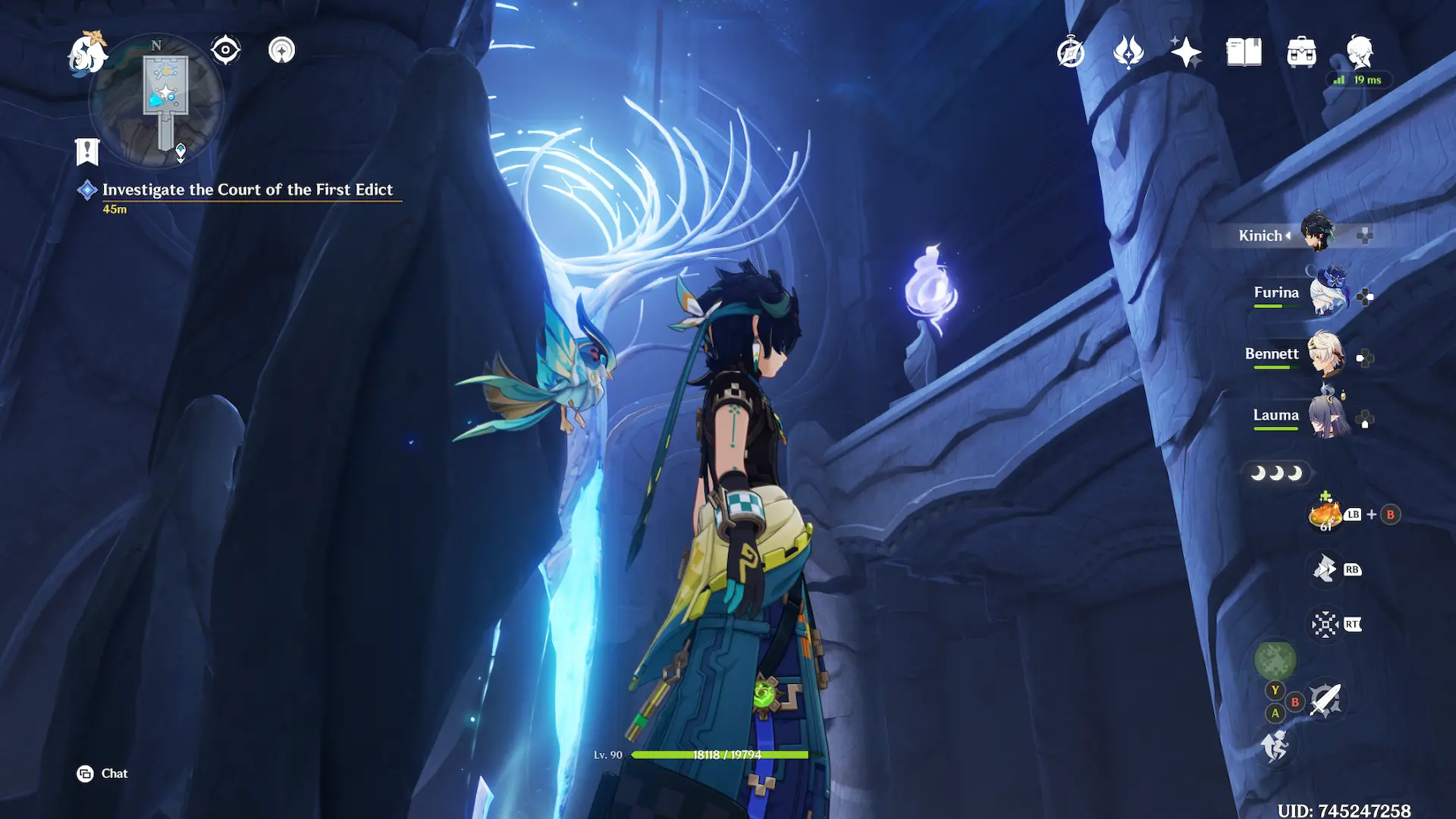Select the Investigate the Court quest tracker
1456x819 pixels.
[247, 190]
